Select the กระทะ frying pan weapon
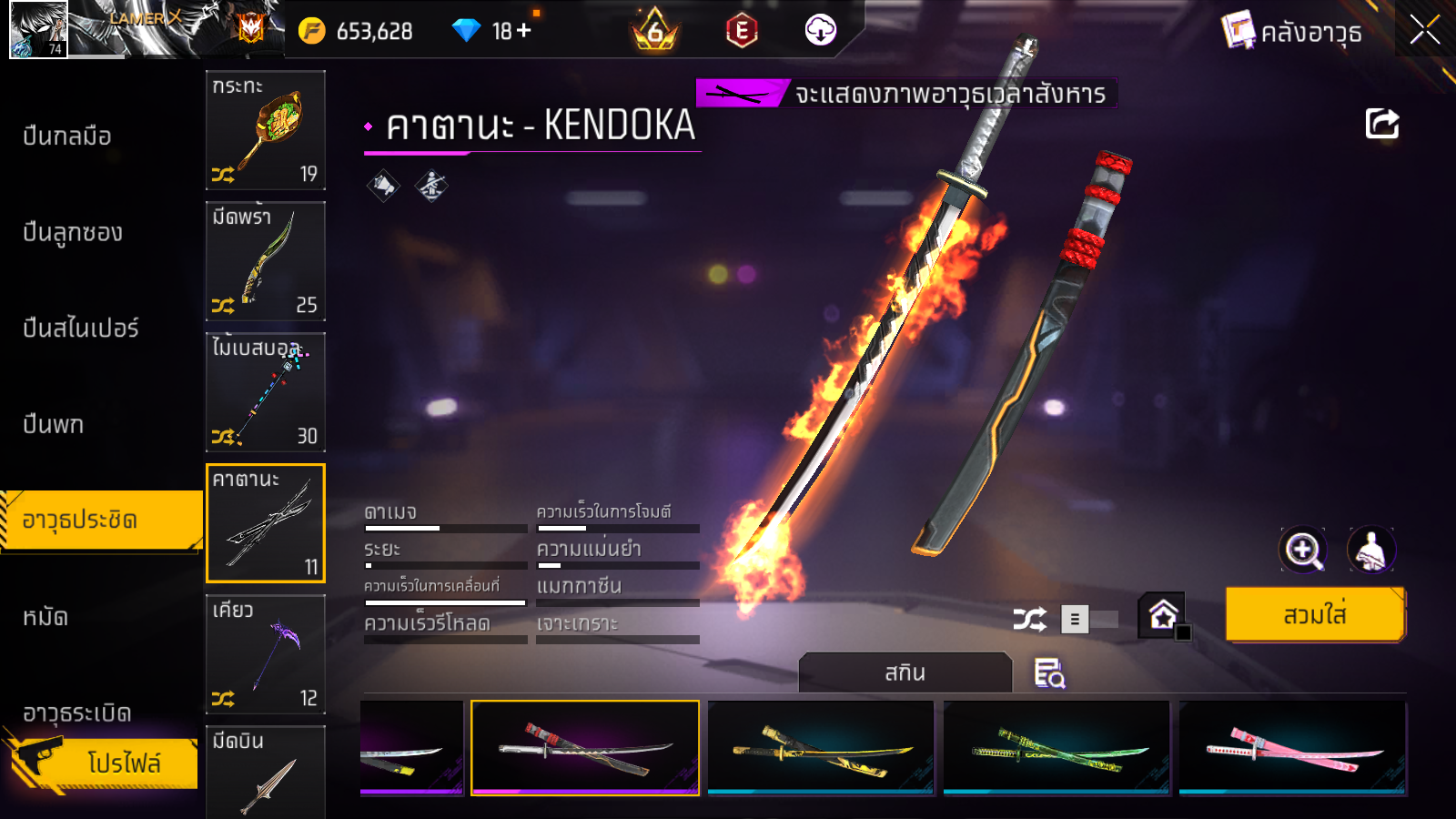The width and height of the screenshot is (1456, 819). 266,130
